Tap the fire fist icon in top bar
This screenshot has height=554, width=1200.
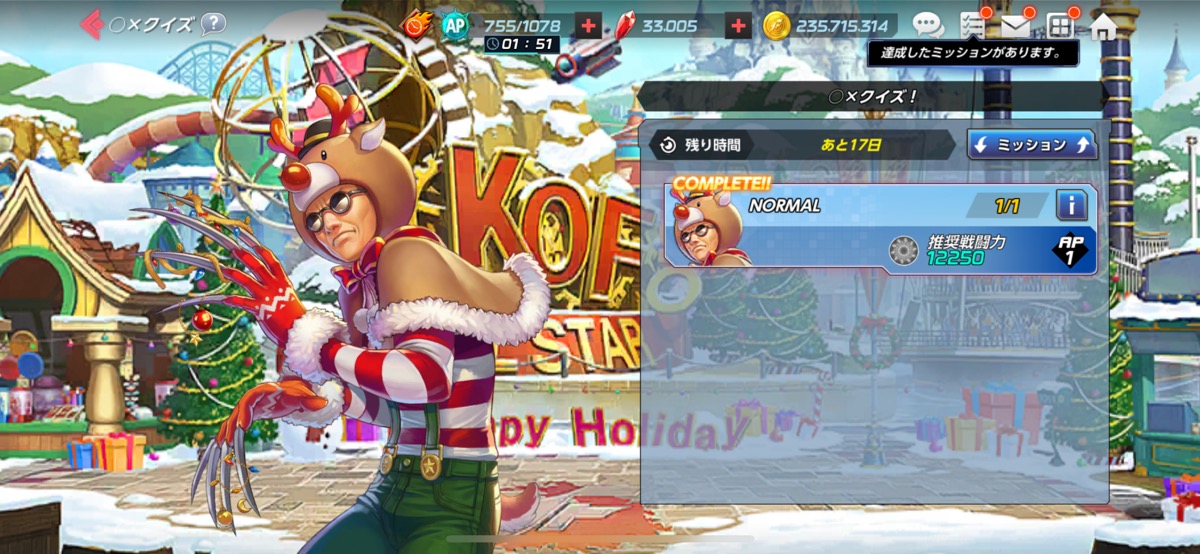[416, 24]
